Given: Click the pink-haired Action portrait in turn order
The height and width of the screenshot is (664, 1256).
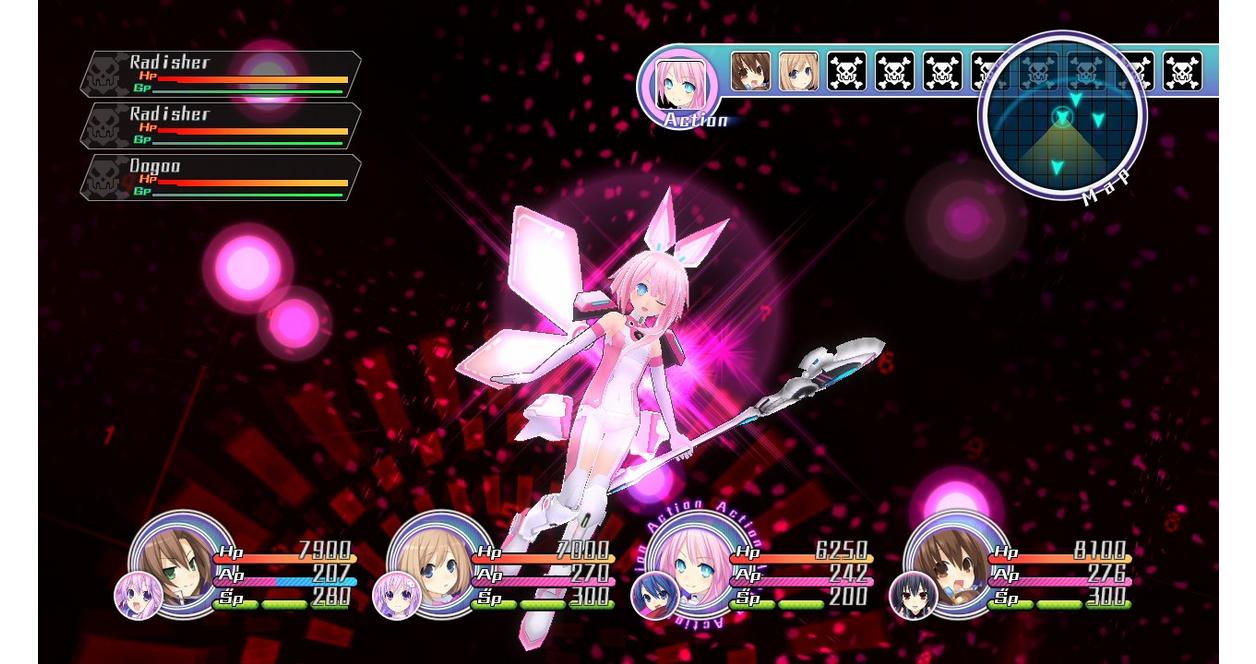Looking at the screenshot, I should [680, 84].
